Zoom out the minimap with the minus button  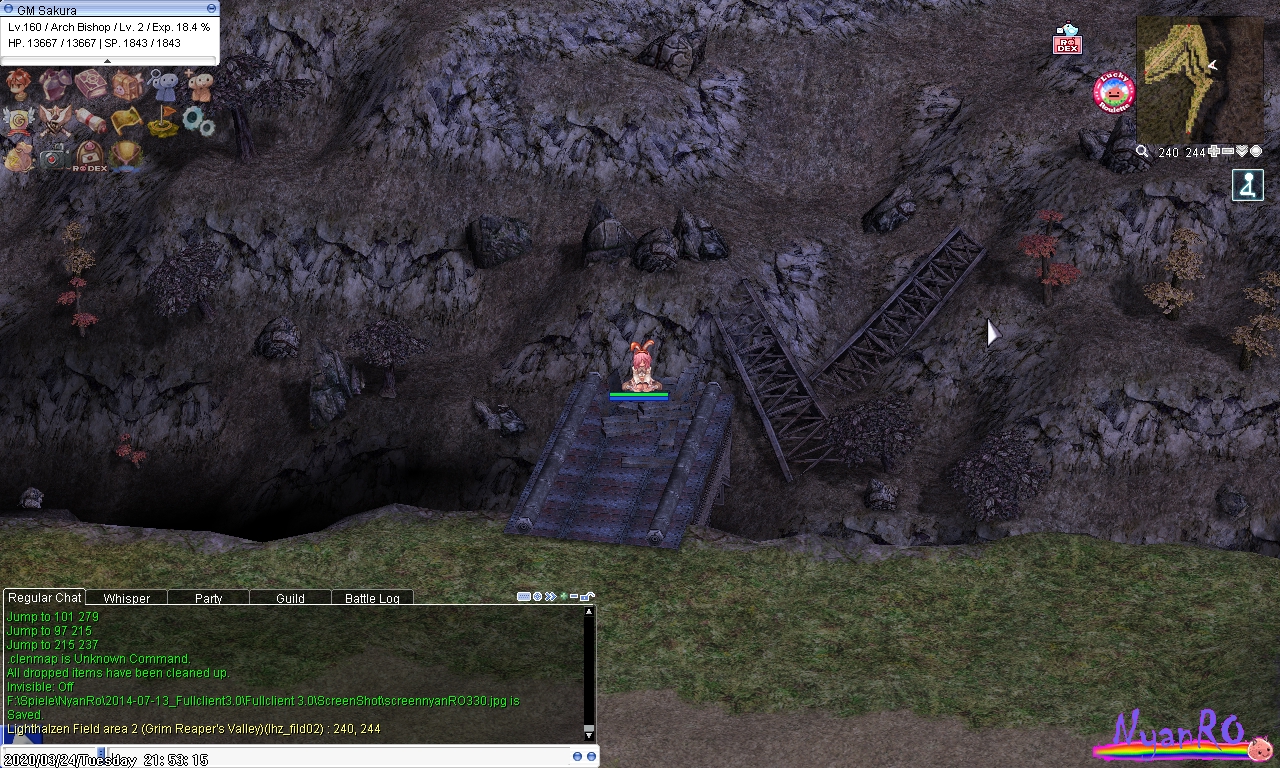[1228, 152]
